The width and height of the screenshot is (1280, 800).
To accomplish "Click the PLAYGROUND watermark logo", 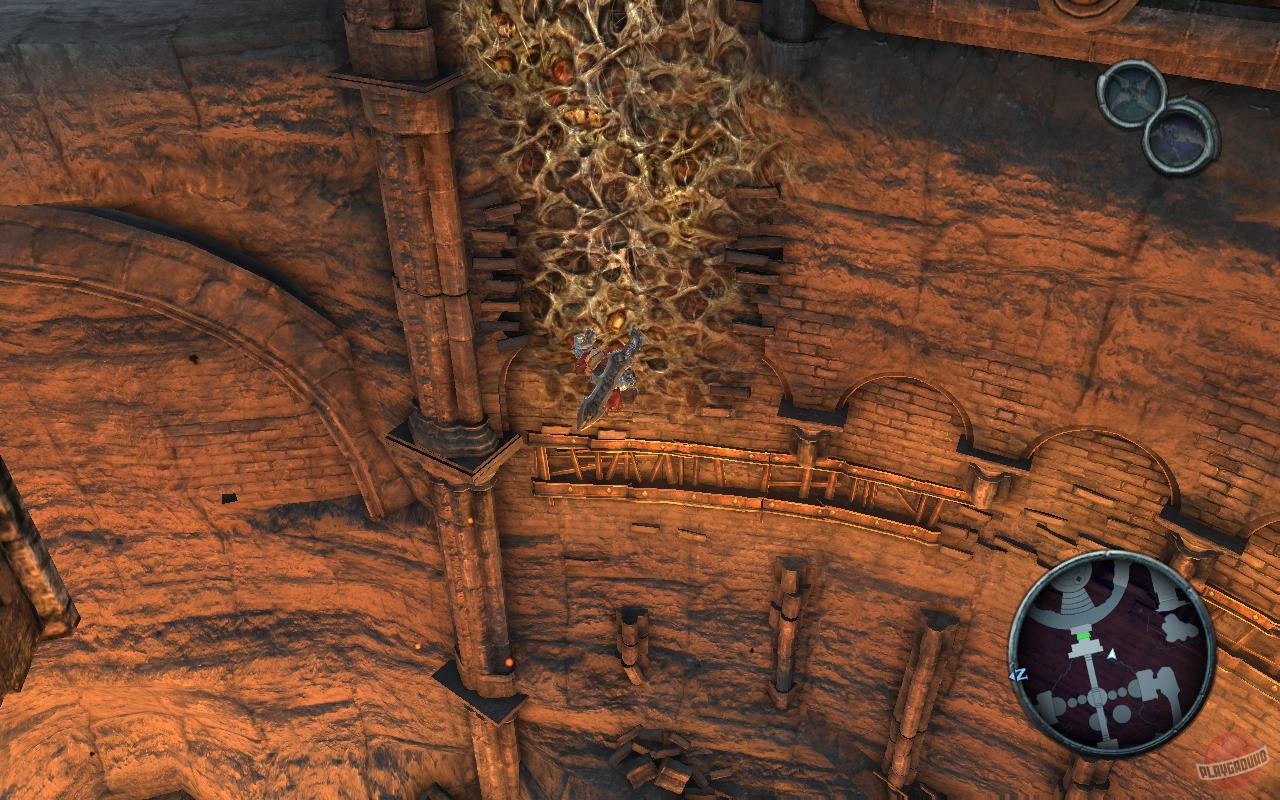I will (1232, 763).
